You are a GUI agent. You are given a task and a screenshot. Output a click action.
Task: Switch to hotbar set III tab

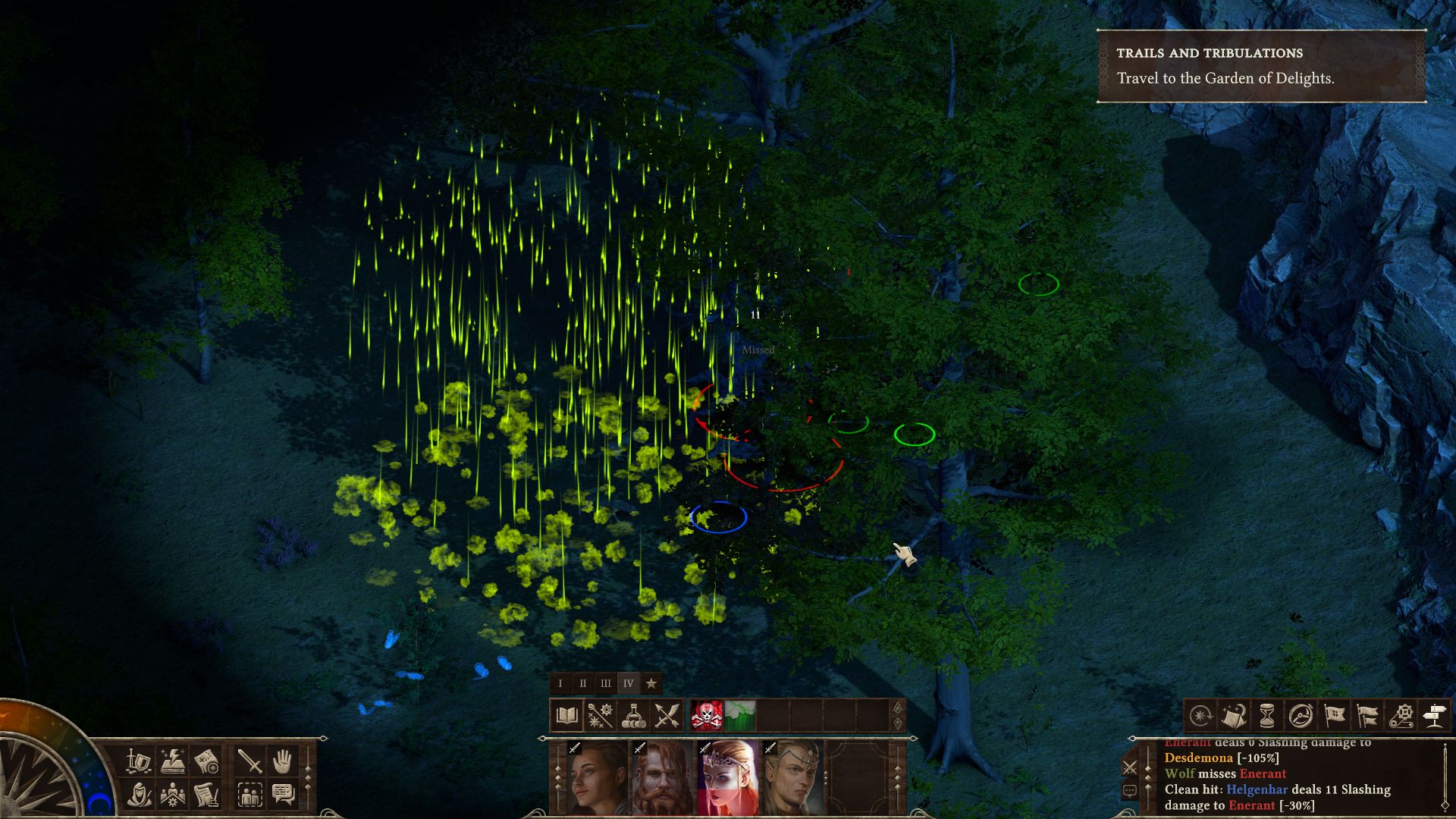point(605,683)
